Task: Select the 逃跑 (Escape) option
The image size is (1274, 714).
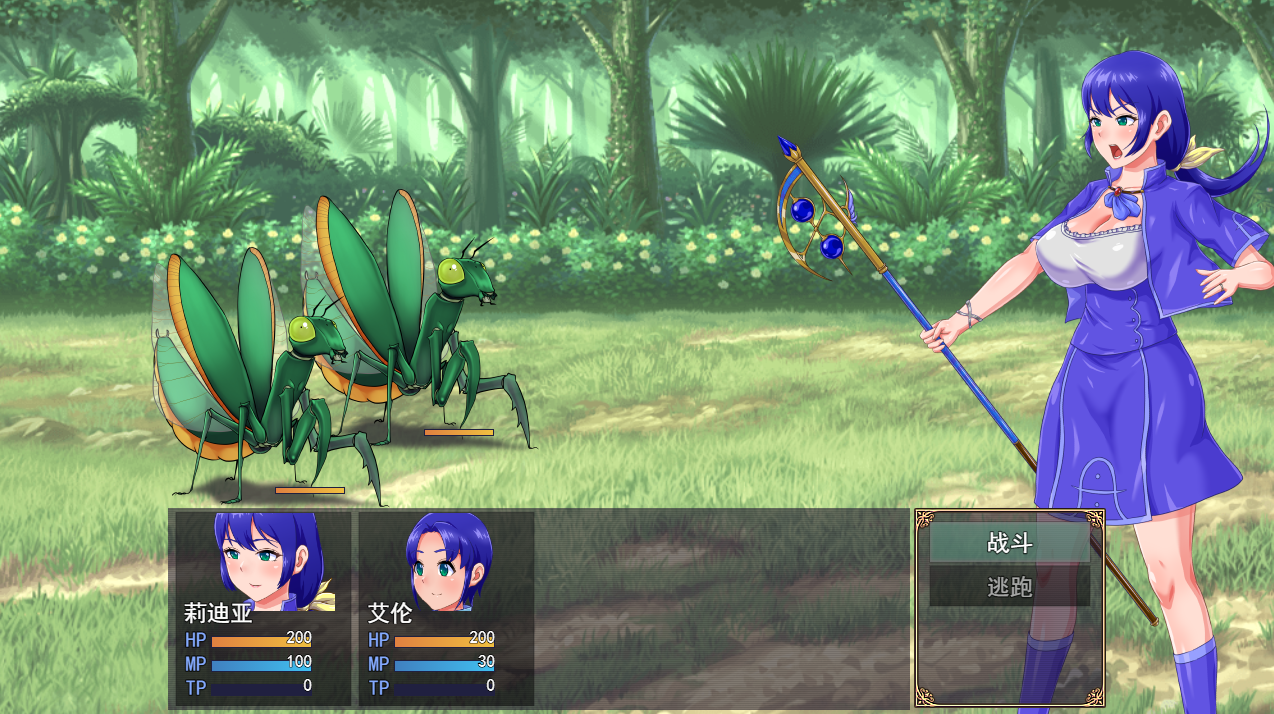Action: [x=1009, y=587]
